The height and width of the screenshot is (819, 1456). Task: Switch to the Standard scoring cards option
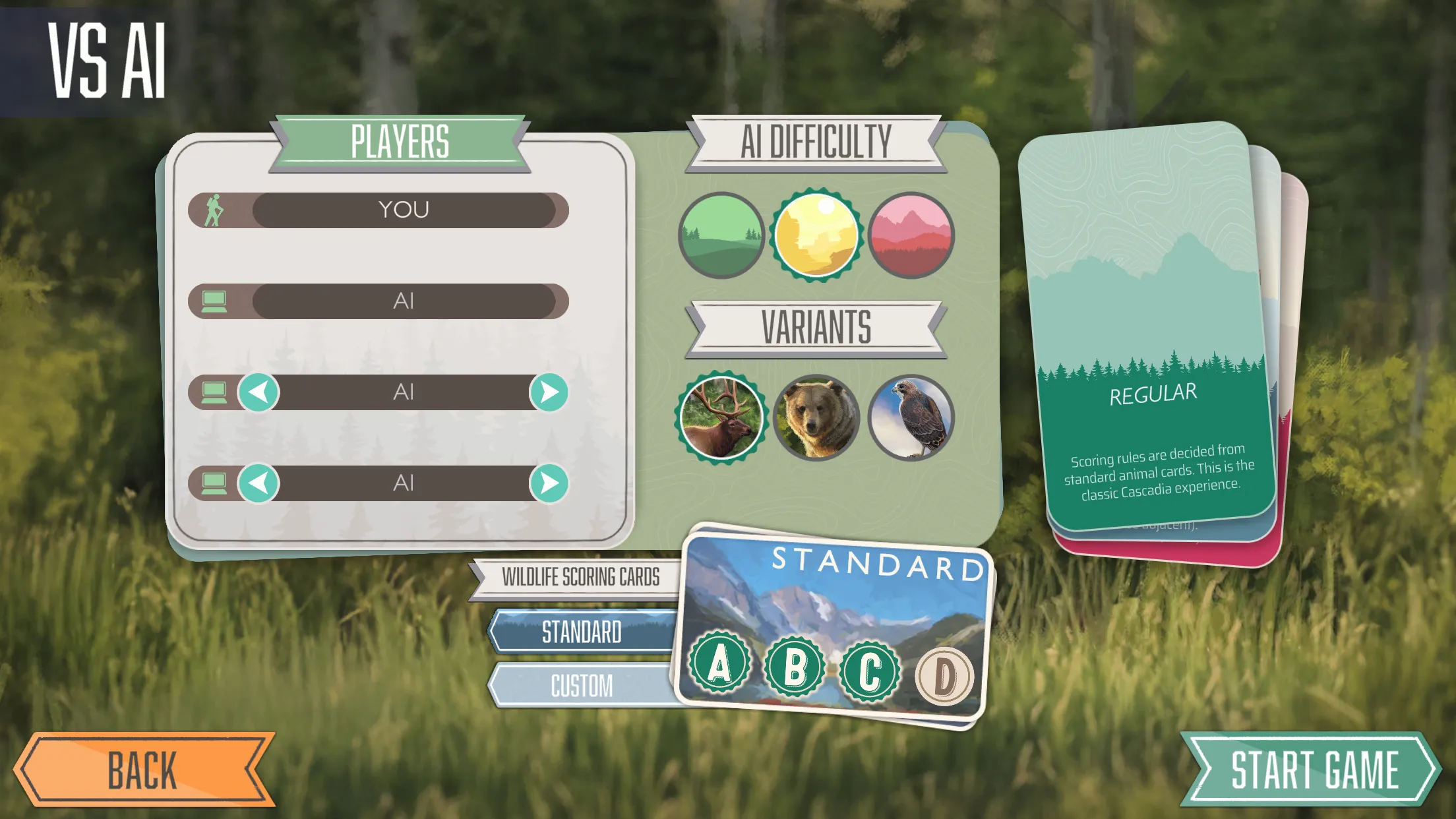tap(582, 632)
